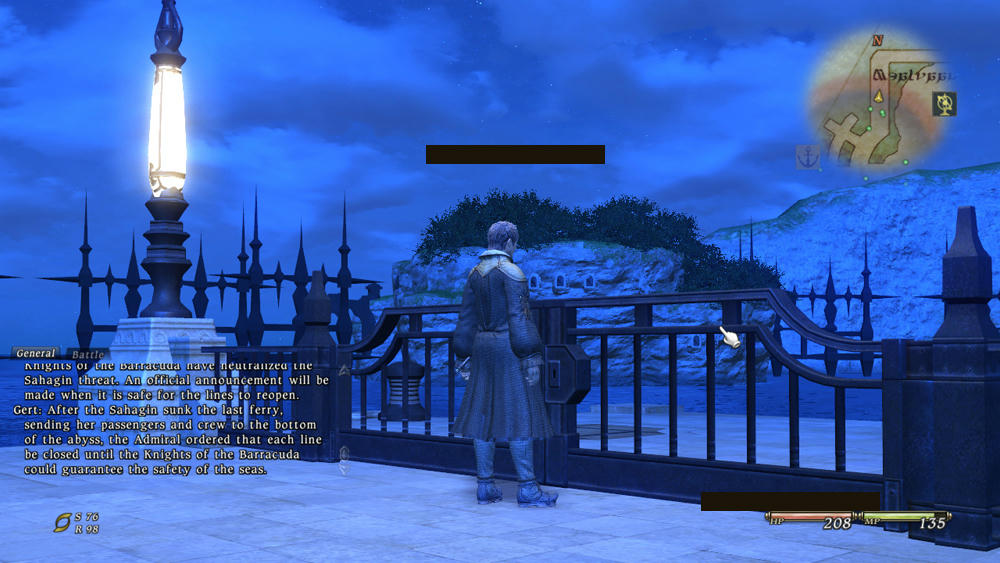Click the anchor marker beside the minimap
The image size is (1000, 563).
[807, 156]
